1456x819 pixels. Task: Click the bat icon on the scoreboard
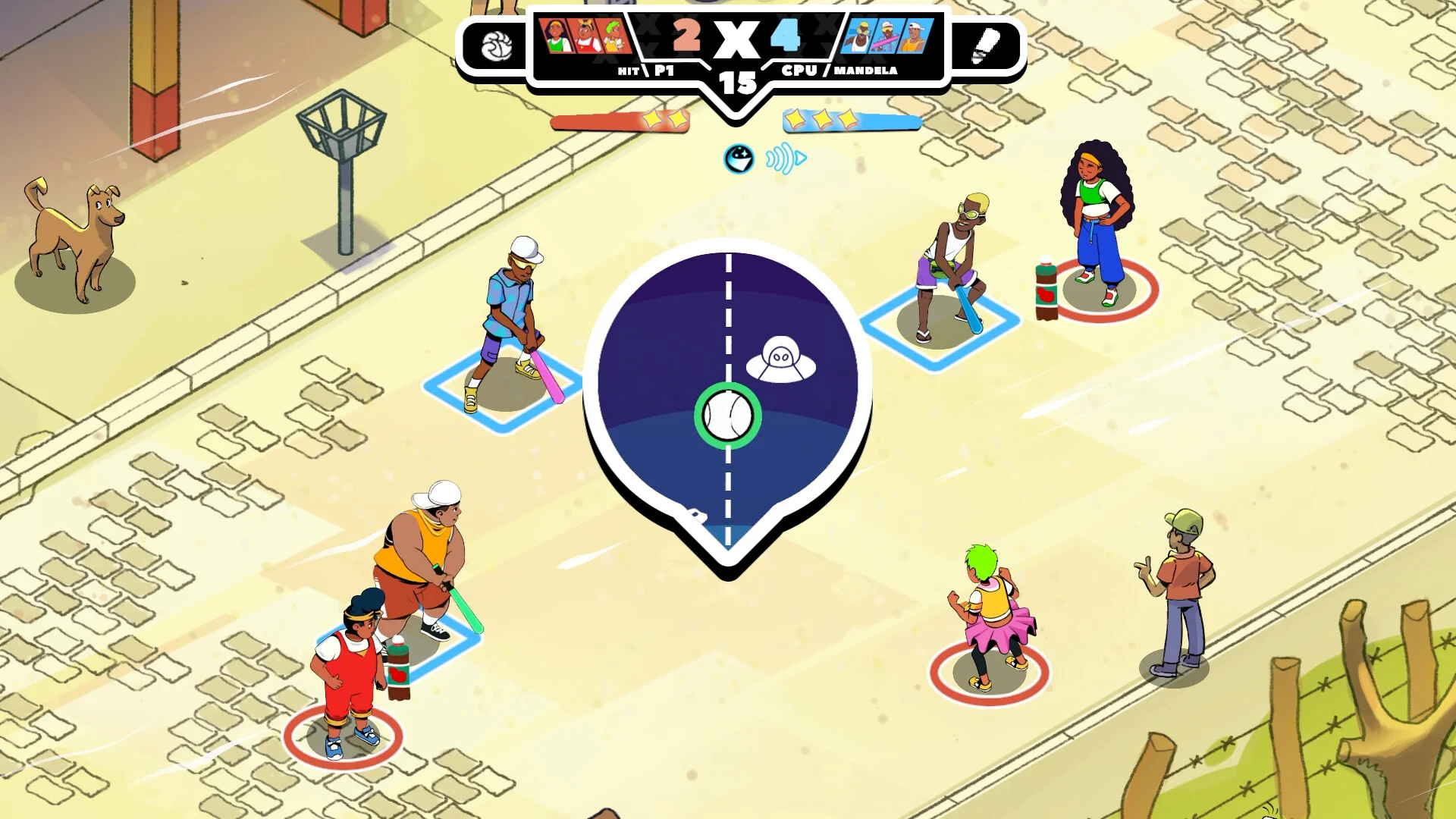click(x=985, y=46)
